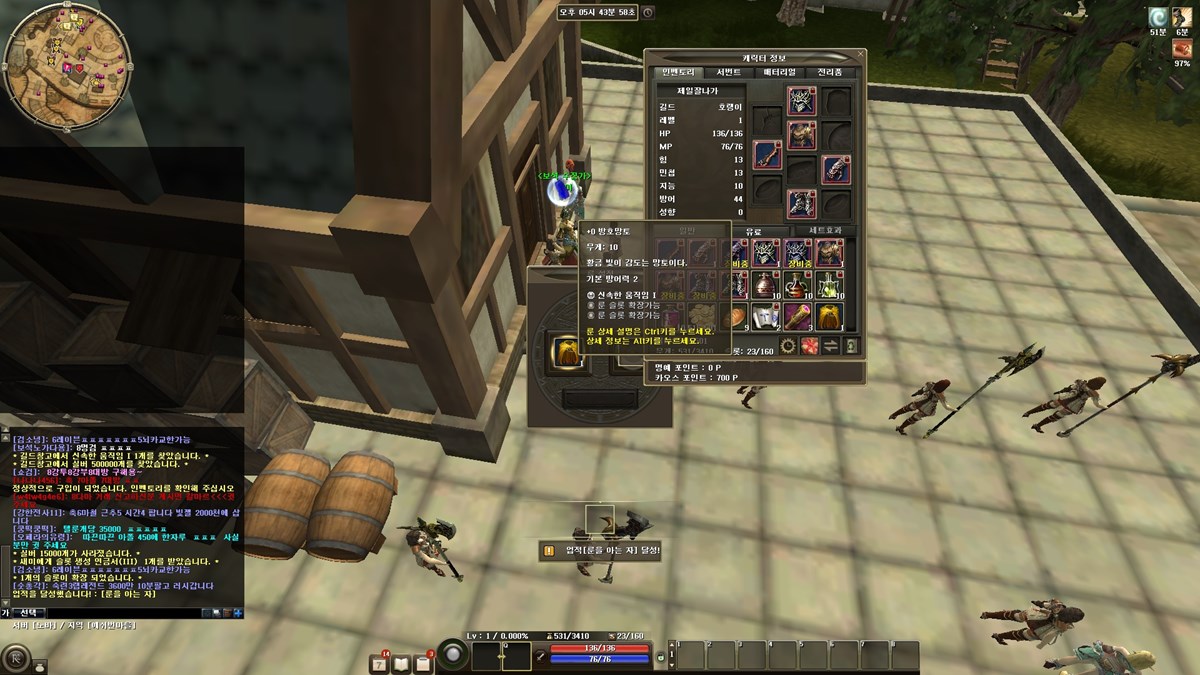Close the character info window
Viewport: 1200px width, 675px height.
861,55
